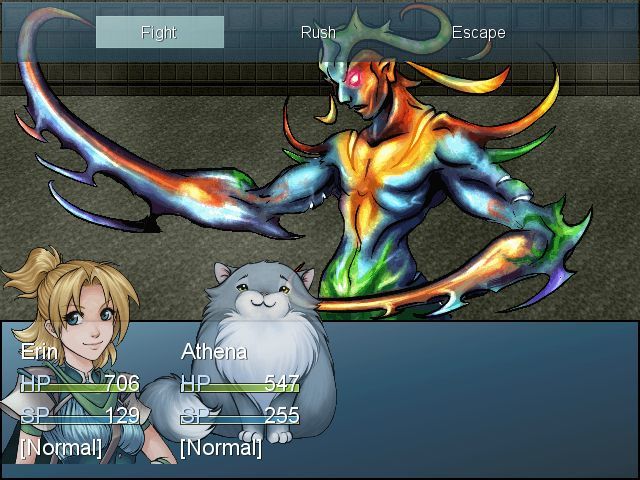
Task: Select Erin's party status panel
Action: point(80,400)
